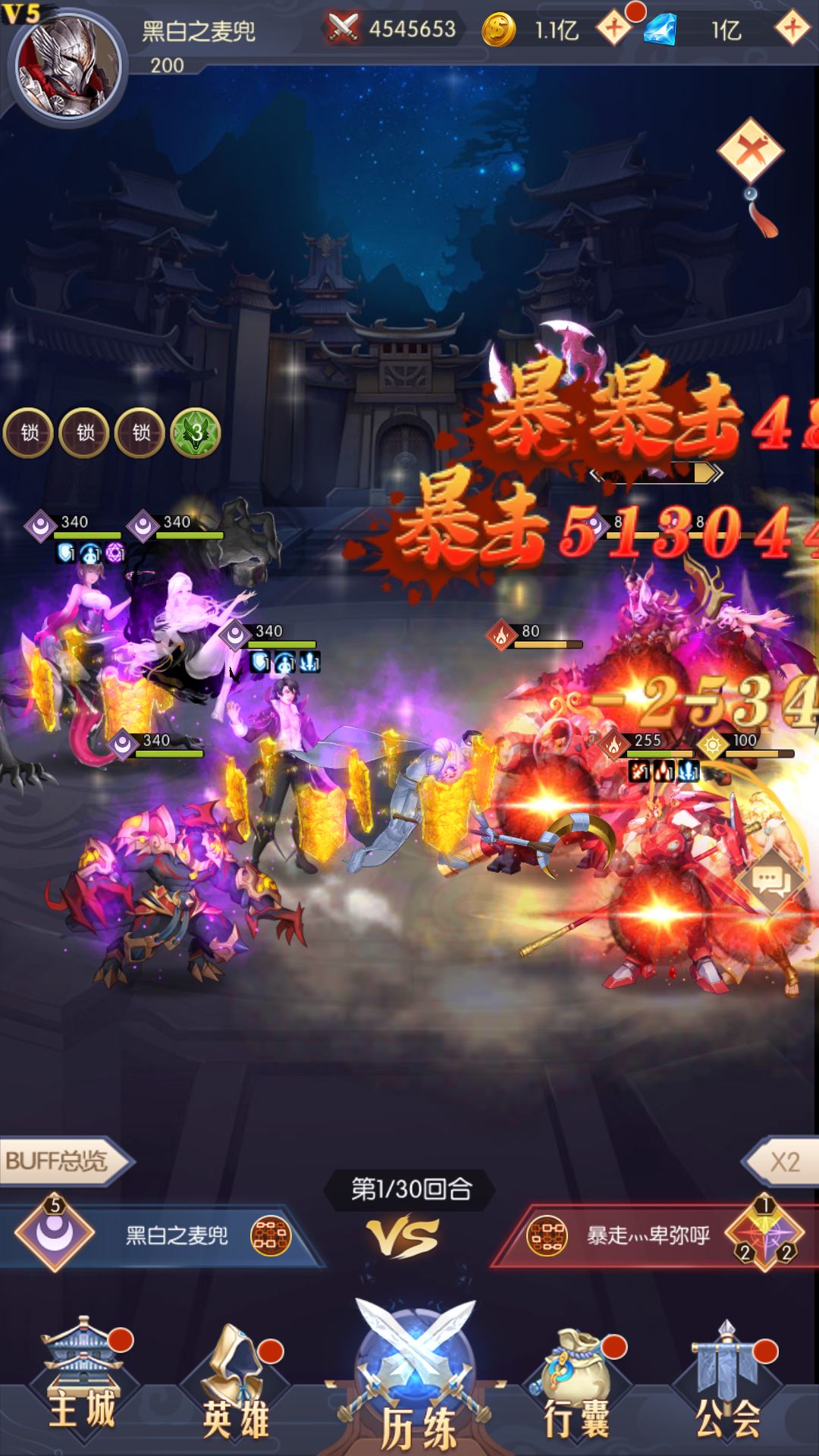This screenshot has height=1456, width=819.
Task: Select the green wolf skill icon
Action: [x=196, y=433]
